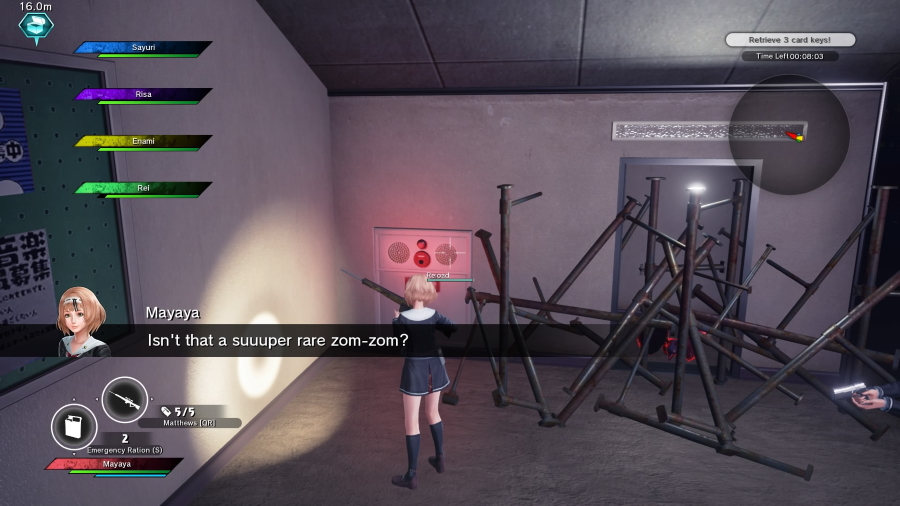
Task: Open the Retrieve 3 card keys objective
Action: 789,40
